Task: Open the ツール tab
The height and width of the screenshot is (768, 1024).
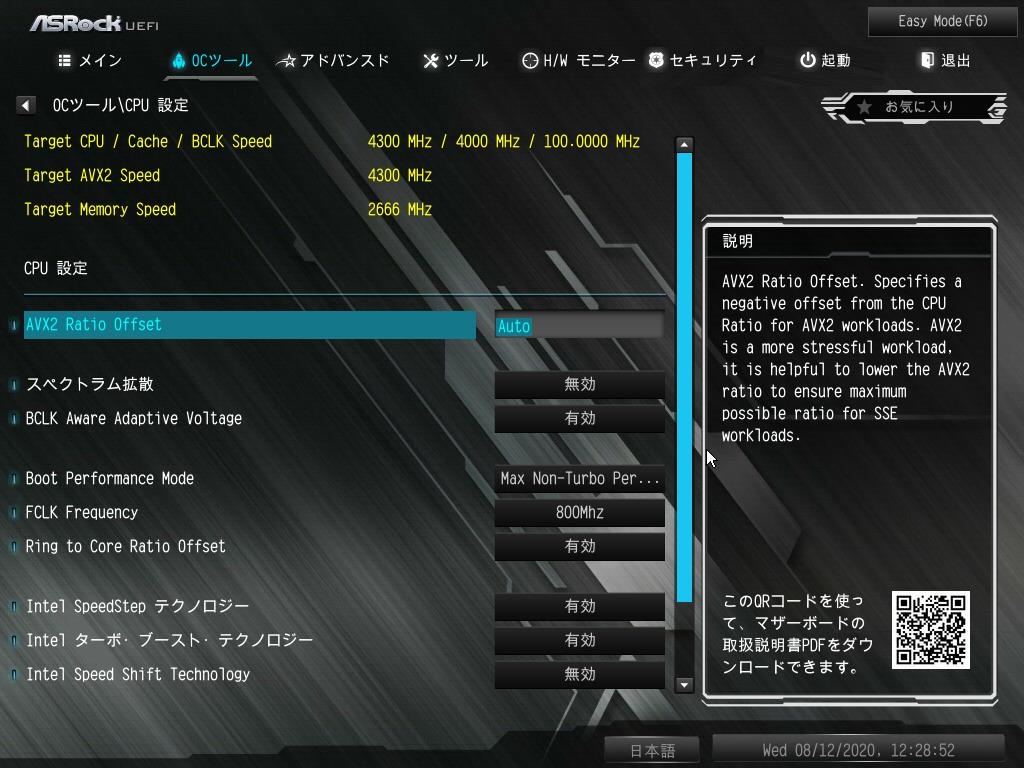Action: click(x=456, y=61)
